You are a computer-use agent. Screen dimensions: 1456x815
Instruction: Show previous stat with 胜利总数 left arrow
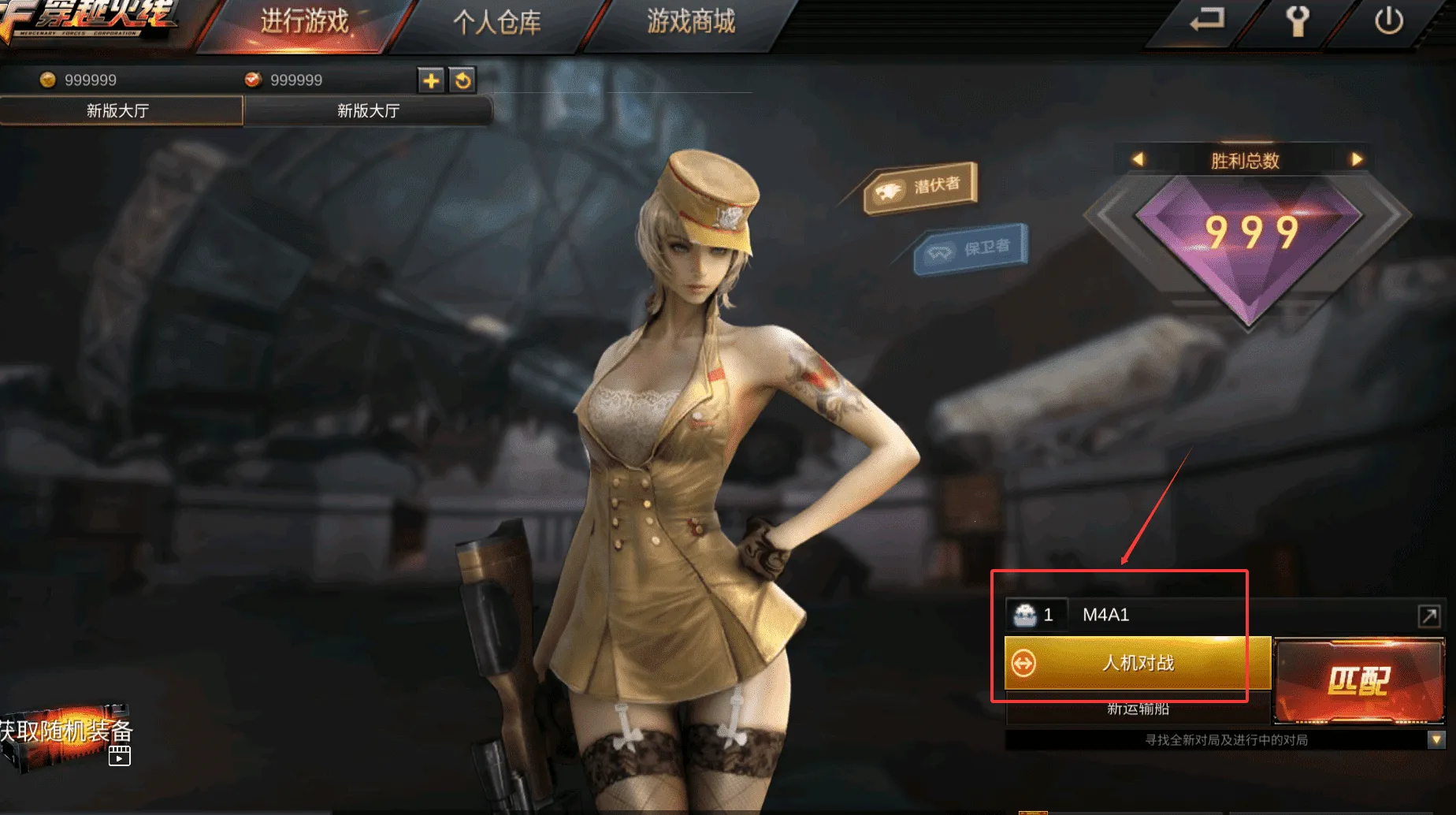[x=1138, y=160]
